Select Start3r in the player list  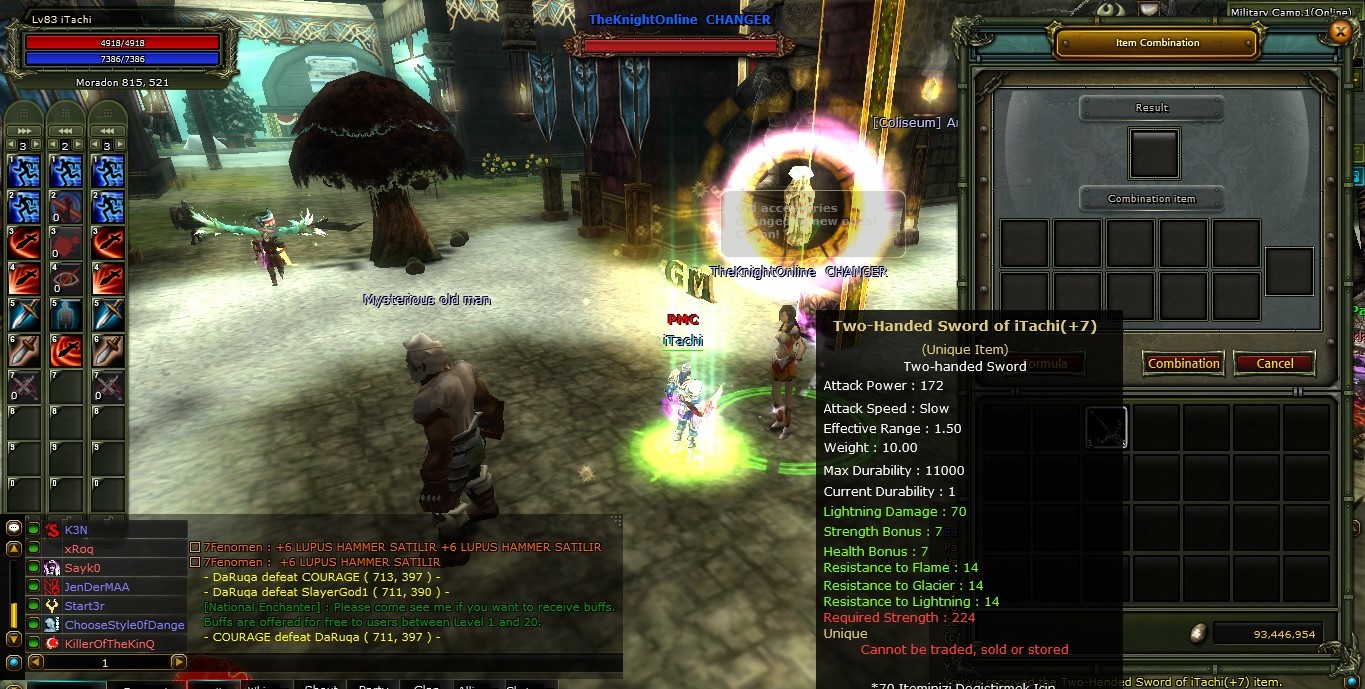click(x=84, y=606)
